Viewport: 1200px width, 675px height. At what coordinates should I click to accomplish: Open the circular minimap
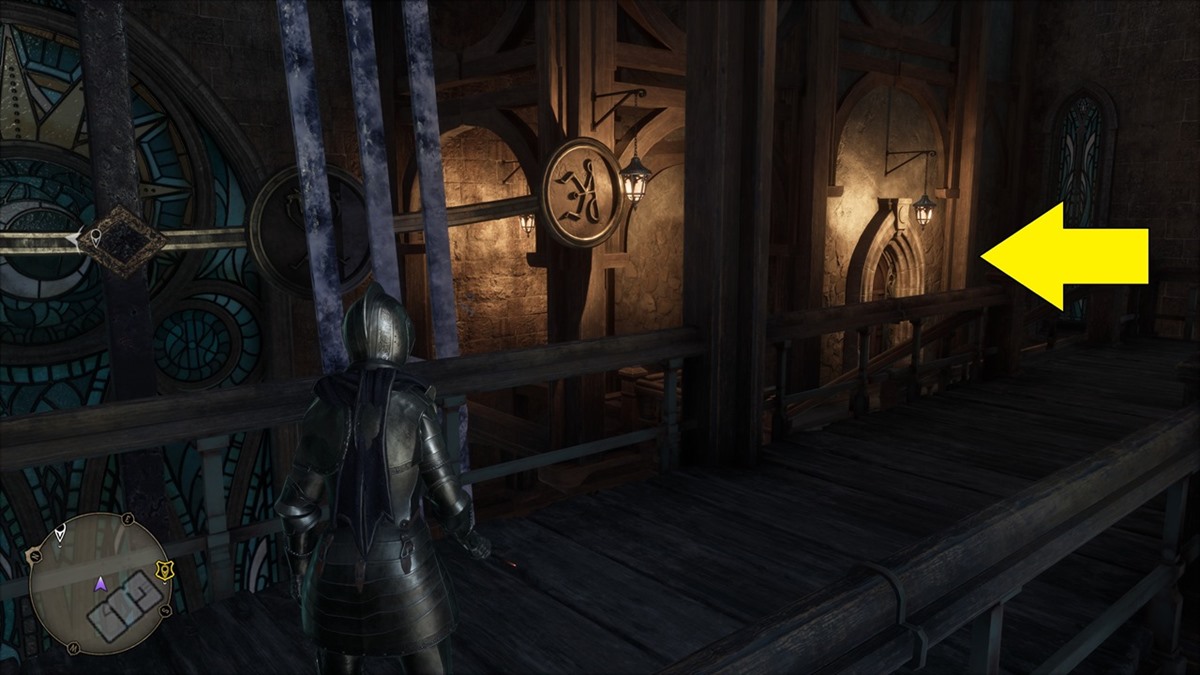tap(100, 583)
